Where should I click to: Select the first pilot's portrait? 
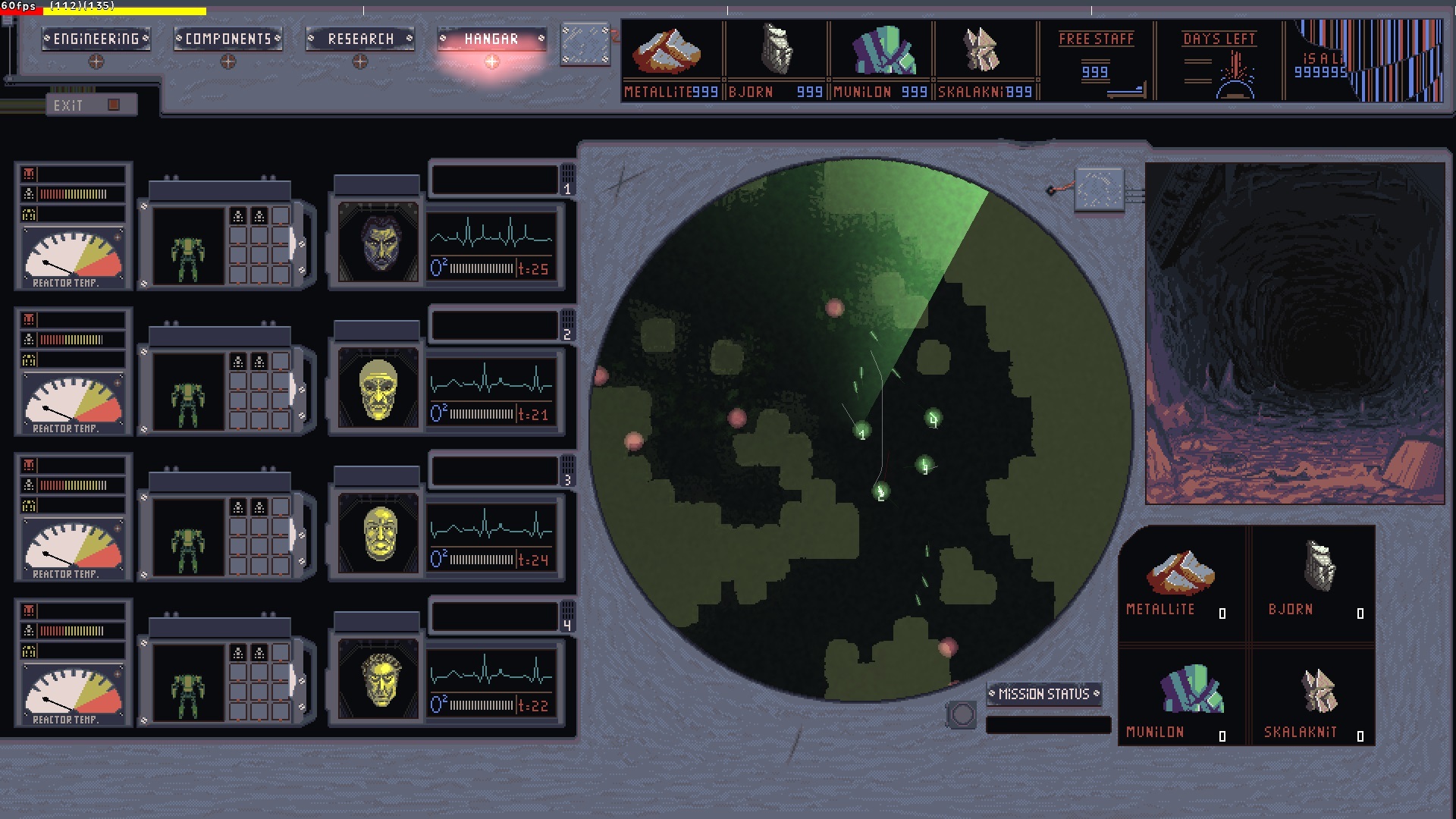[x=377, y=241]
